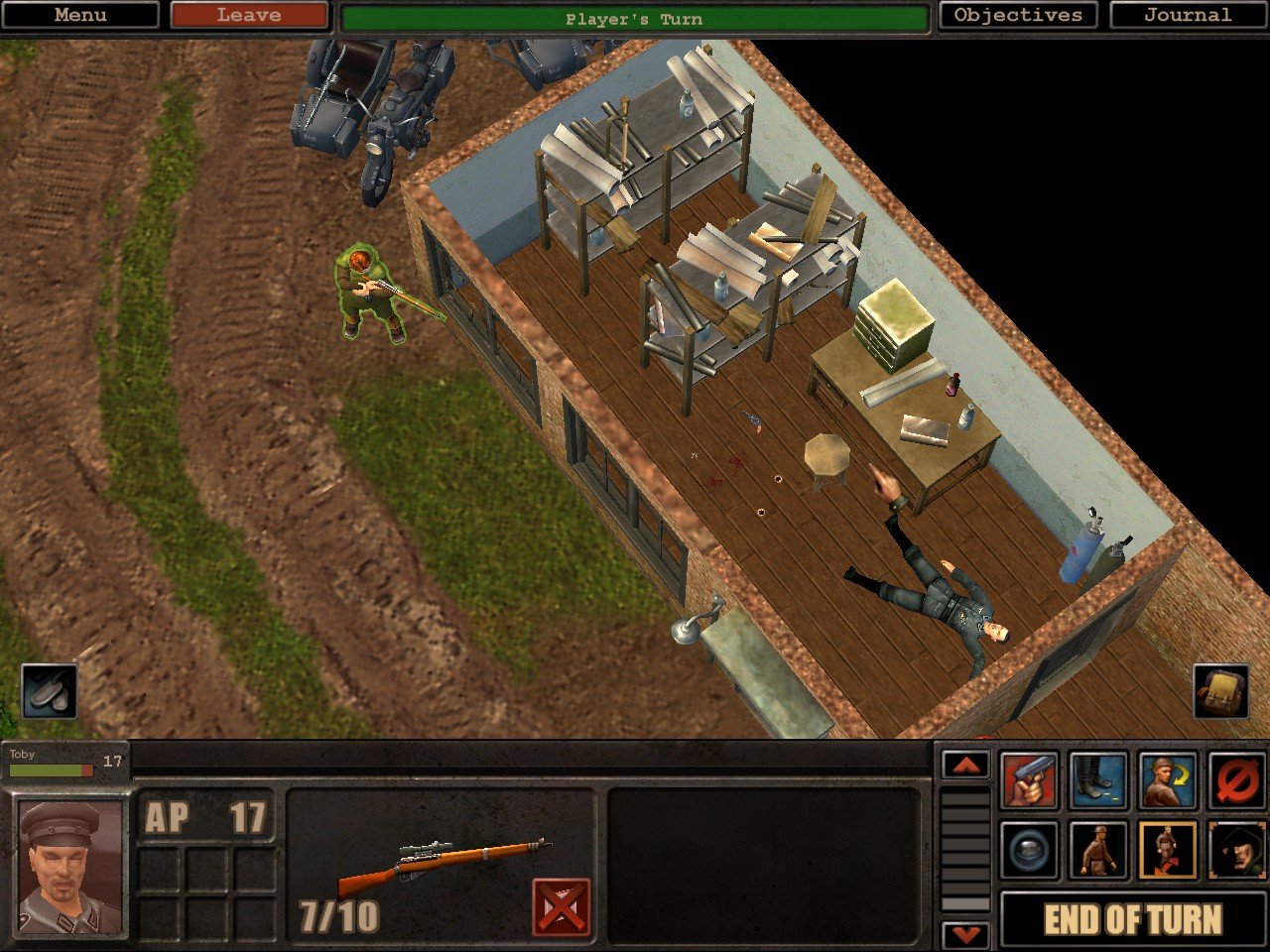1270x952 pixels.
Task: Select the scoped sniper rifle weapon slot
Action: [444, 864]
